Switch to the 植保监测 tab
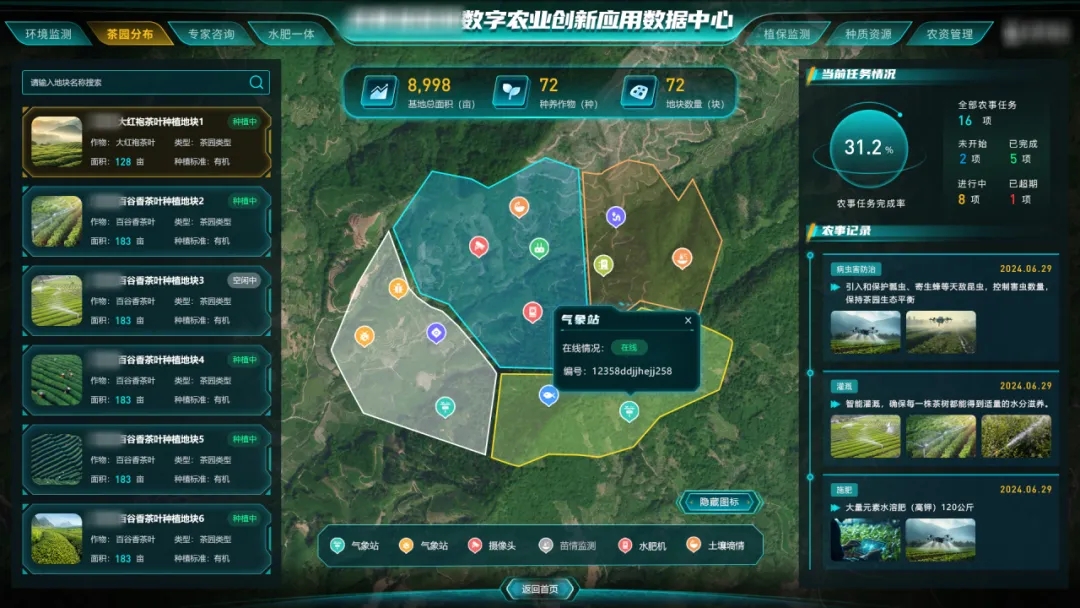The image size is (1080, 608). click(x=787, y=34)
